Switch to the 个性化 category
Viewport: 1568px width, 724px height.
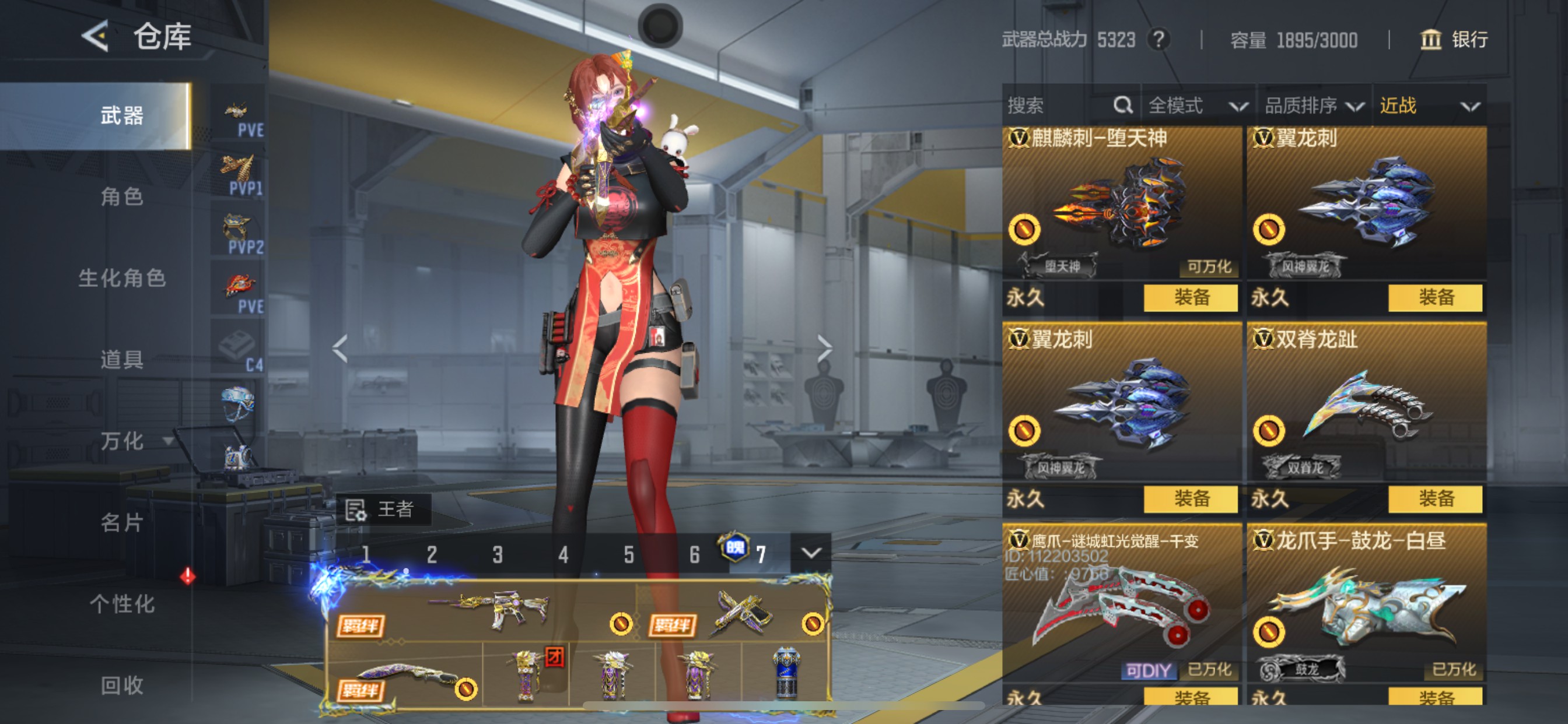coord(122,604)
